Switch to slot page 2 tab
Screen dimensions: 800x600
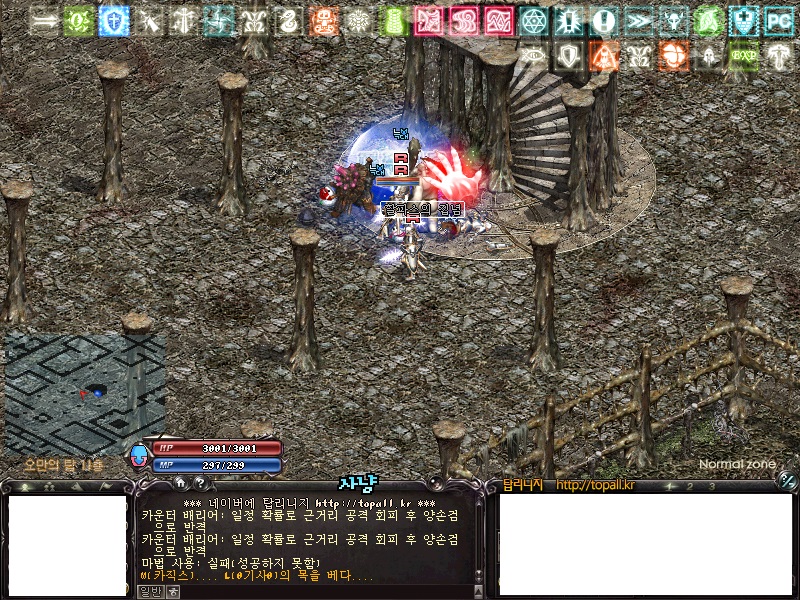click(688, 486)
